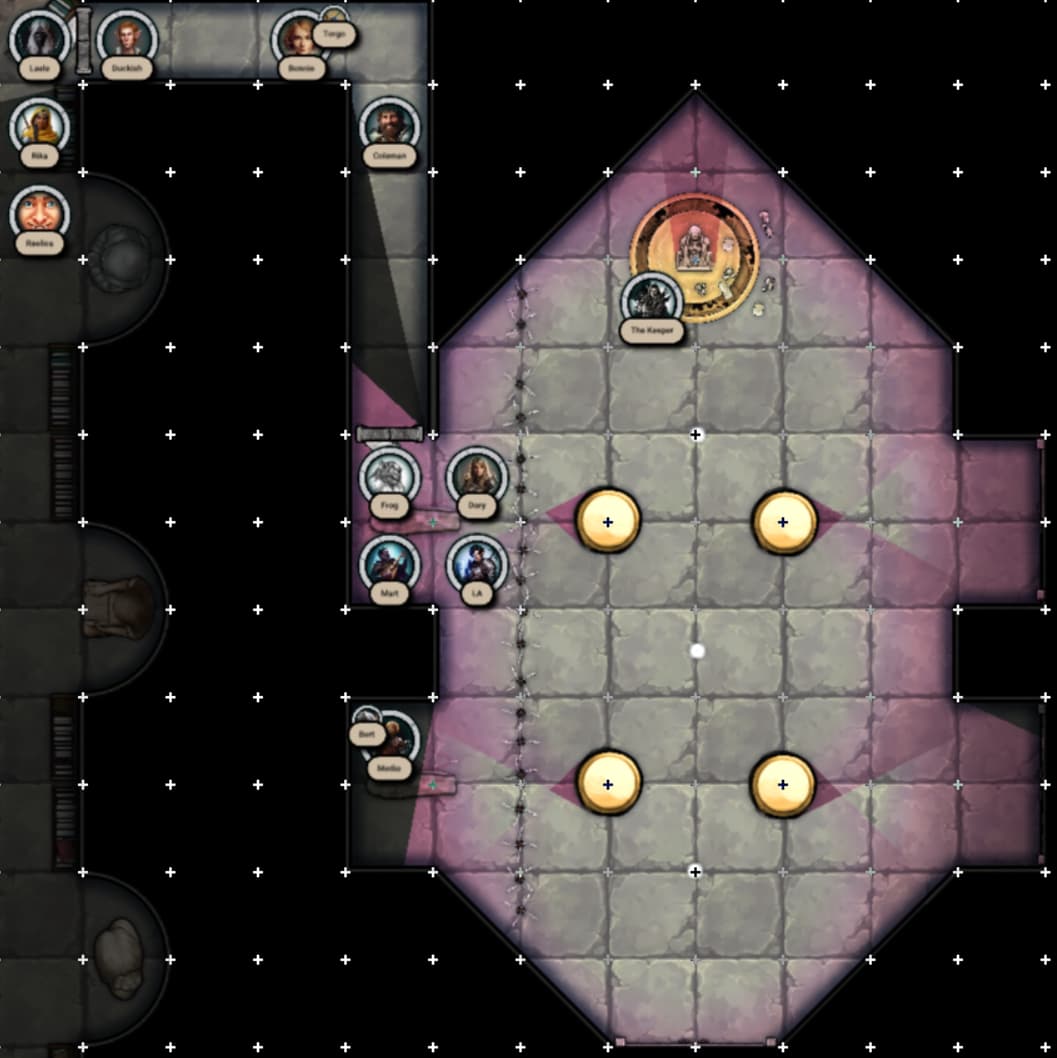Image resolution: width=1057 pixels, height=1058 pixels.
Task: Select the red-haired elf token
Action: point(127,40)
